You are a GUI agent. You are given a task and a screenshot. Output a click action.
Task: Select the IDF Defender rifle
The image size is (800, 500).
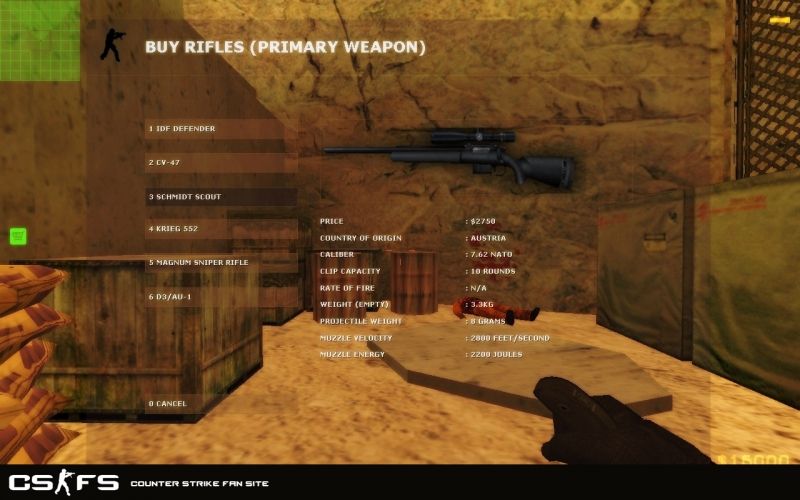click(x=220, y=129)
